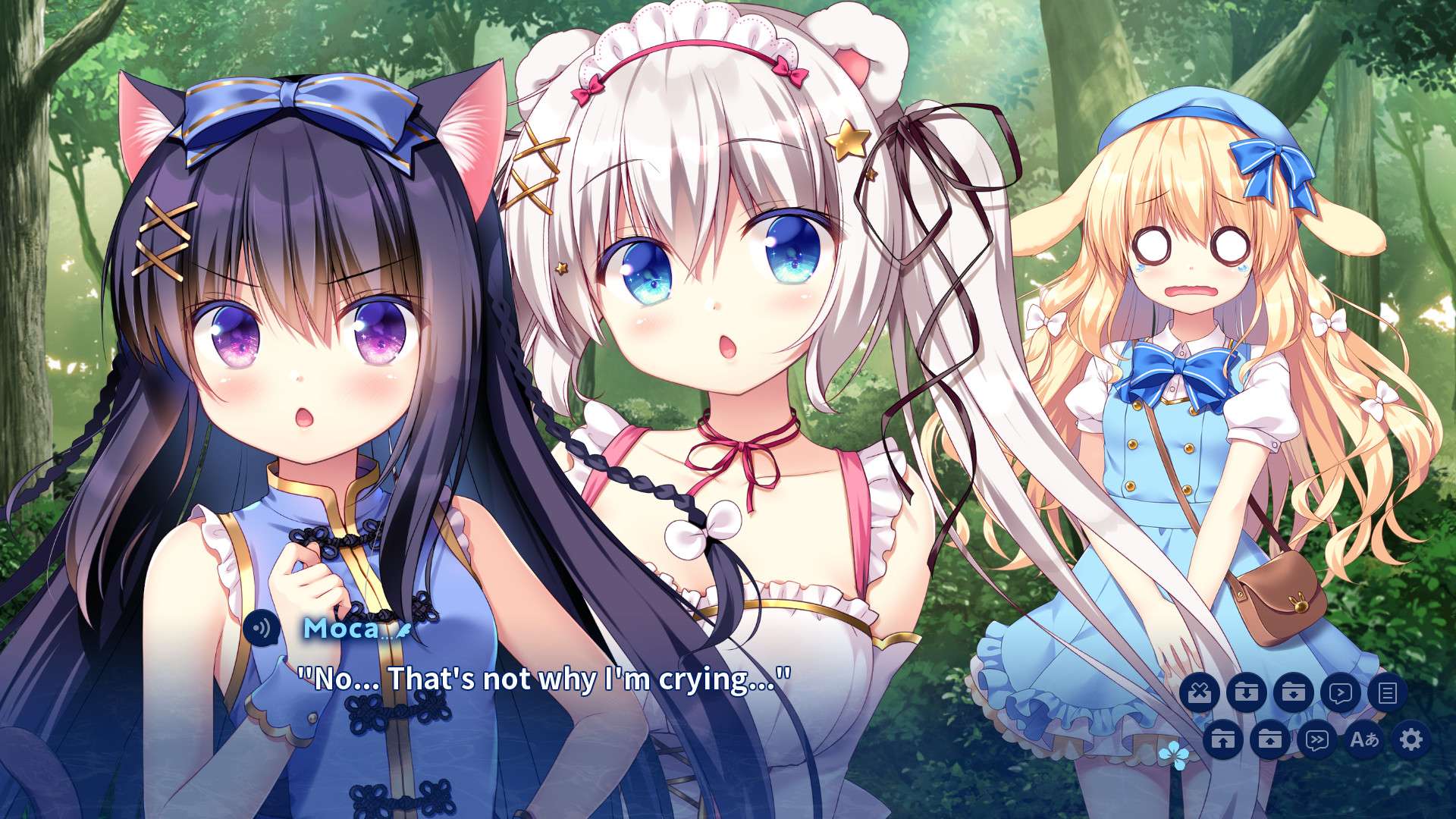Hide the text window with the X icon
1456x819 pixels.
pos(1199,692)
